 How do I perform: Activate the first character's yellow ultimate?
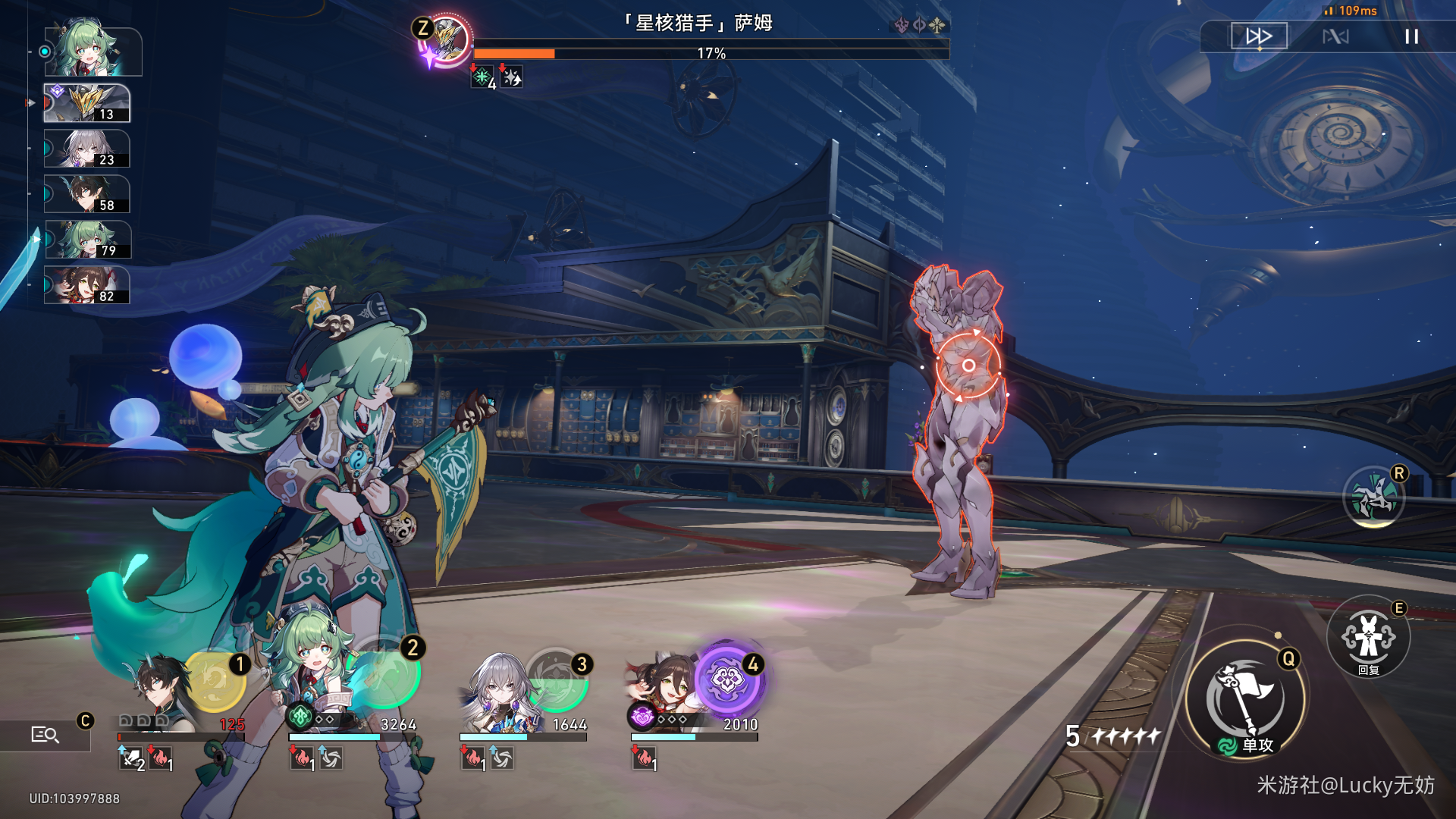216,679
